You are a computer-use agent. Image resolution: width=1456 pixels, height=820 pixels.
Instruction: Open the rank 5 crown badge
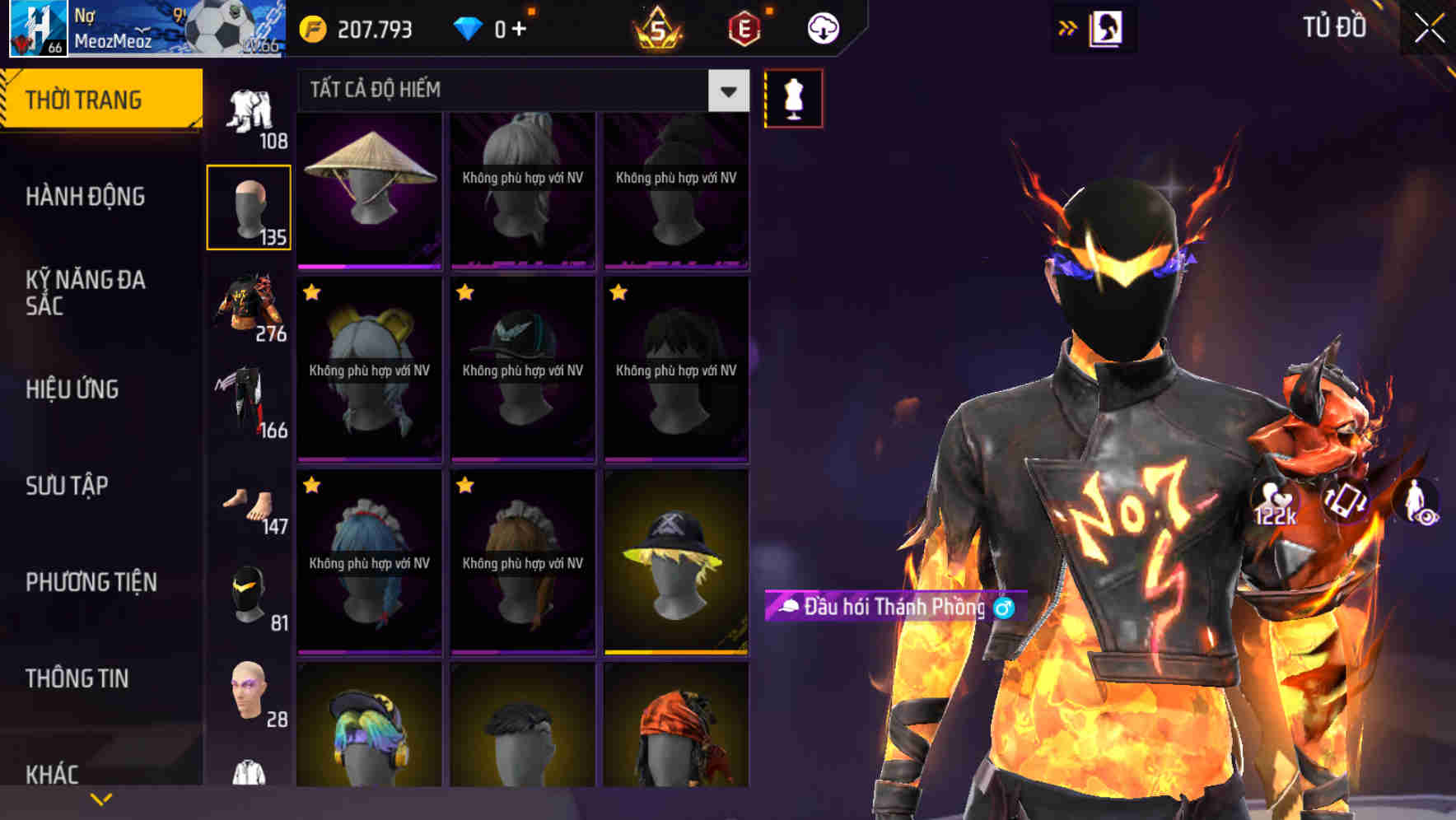point(659,30)
